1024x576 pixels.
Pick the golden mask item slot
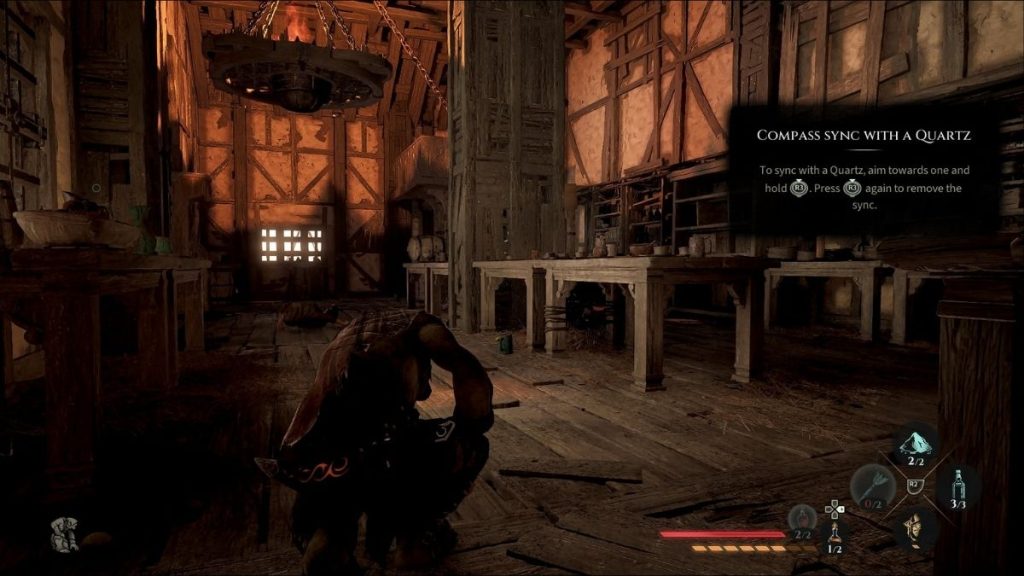tap(913, 527)
